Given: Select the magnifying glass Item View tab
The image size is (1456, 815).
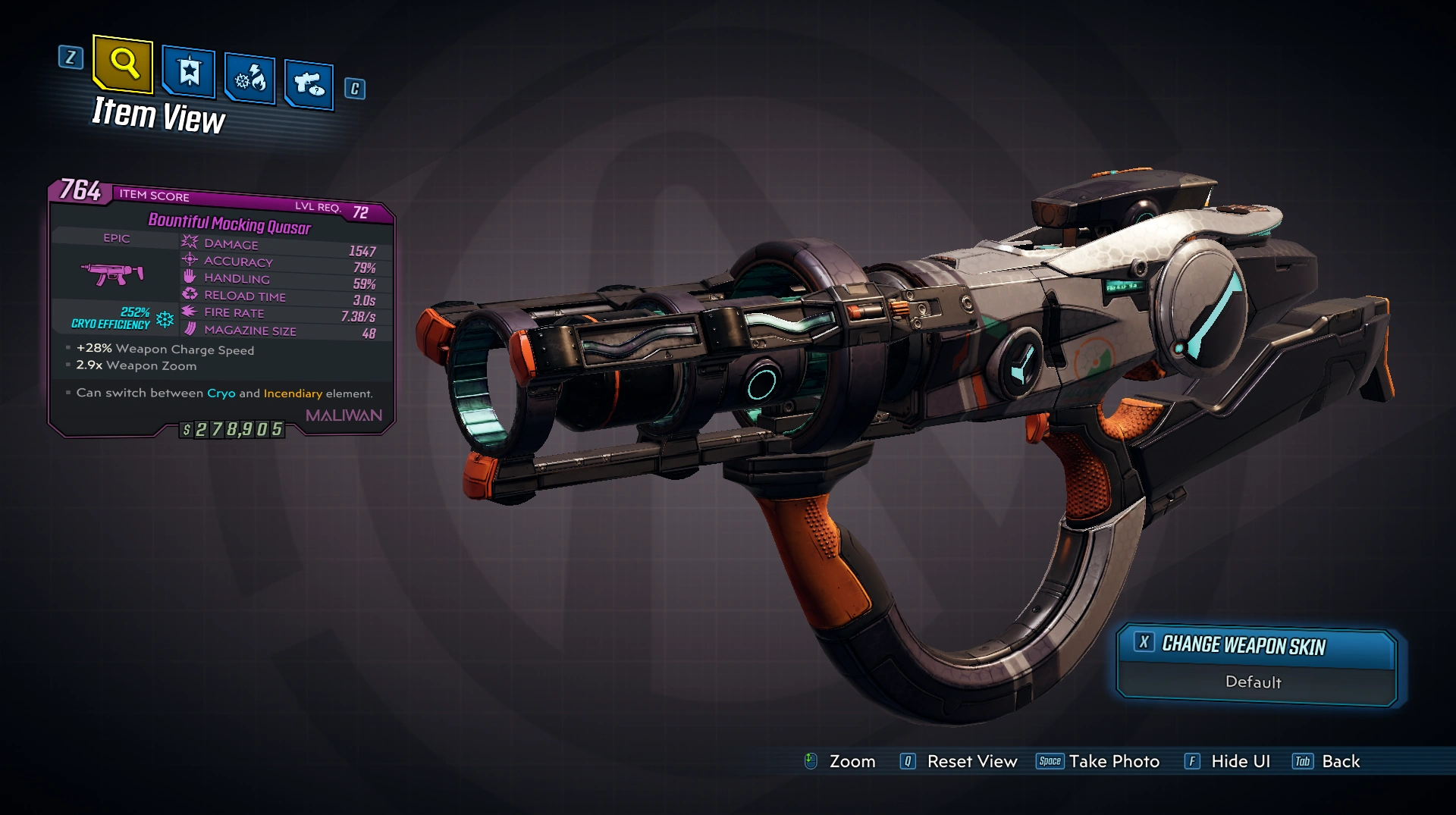Looking at the screenshot, I should 123,64.
